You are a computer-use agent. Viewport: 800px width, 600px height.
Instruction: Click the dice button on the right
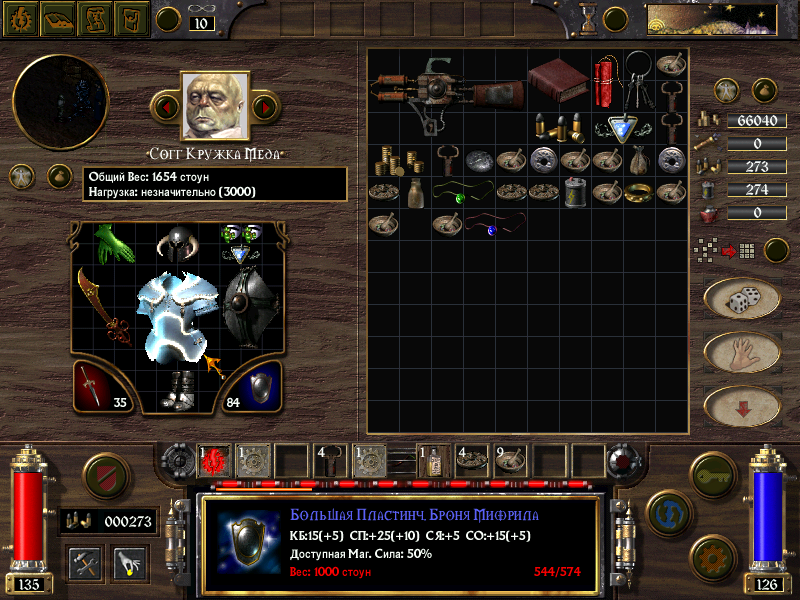741,298
